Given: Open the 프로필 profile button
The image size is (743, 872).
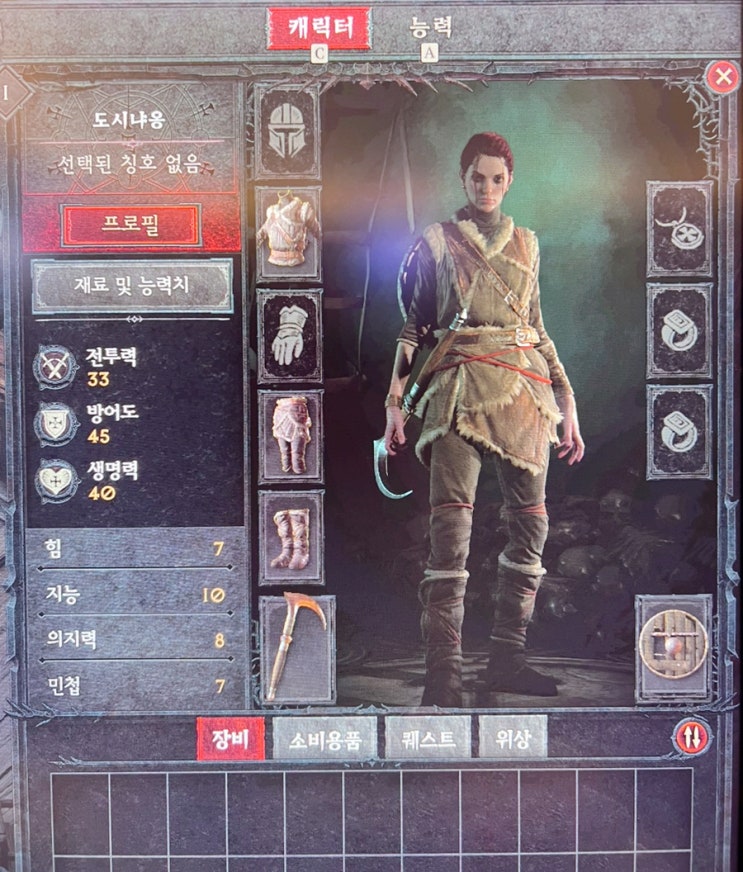Looking at the screenshot, I should 131,225.
